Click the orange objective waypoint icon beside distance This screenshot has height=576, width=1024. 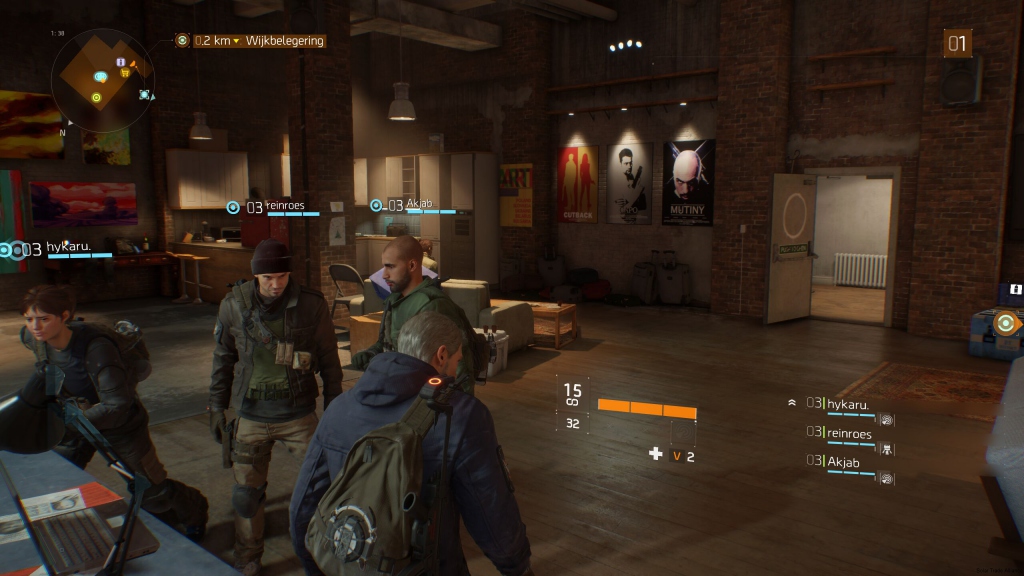click(182, 41)
